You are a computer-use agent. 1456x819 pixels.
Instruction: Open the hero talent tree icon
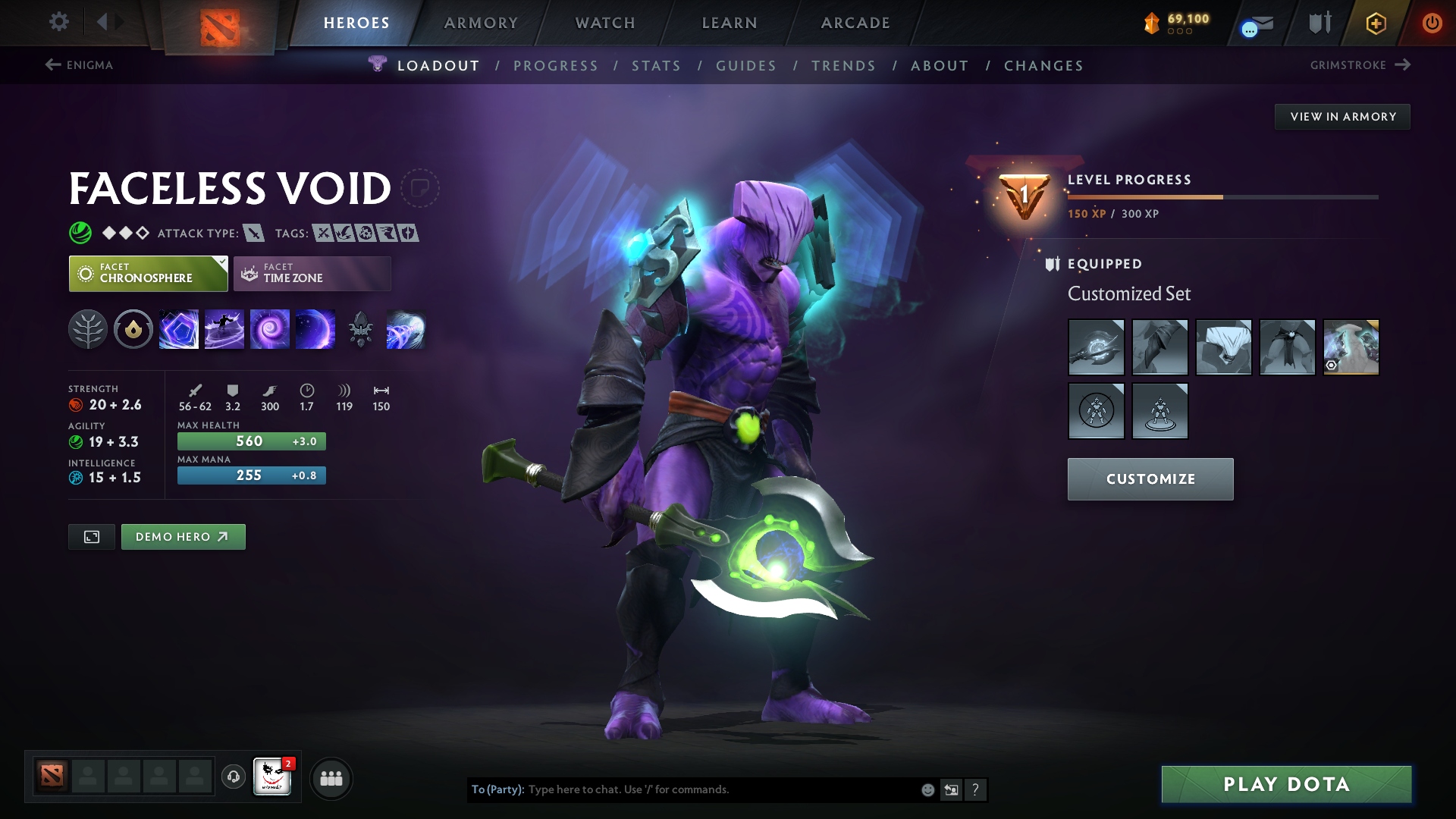tap(88, 329)
